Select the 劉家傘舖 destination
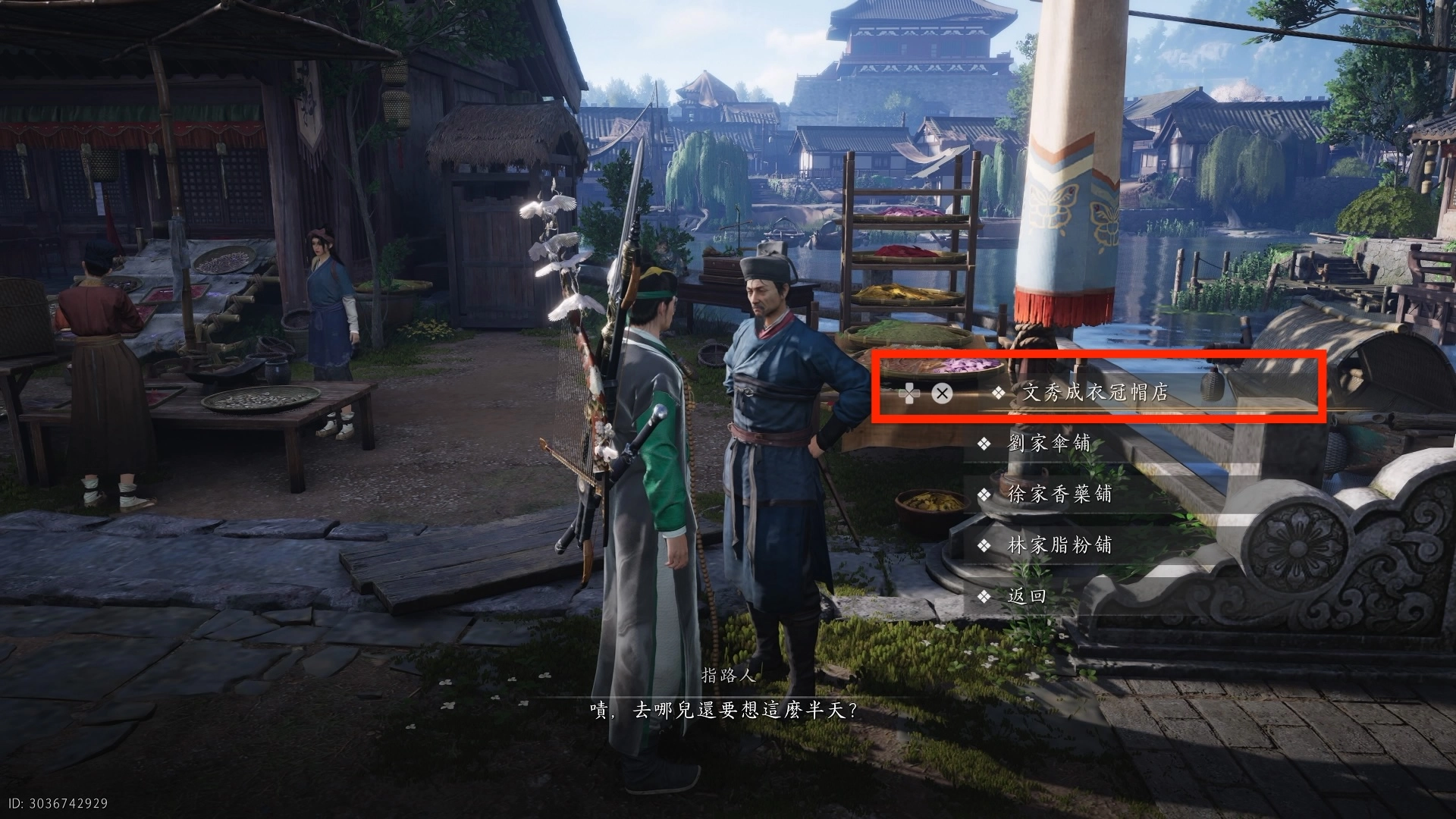 (x=1048, y=444)
